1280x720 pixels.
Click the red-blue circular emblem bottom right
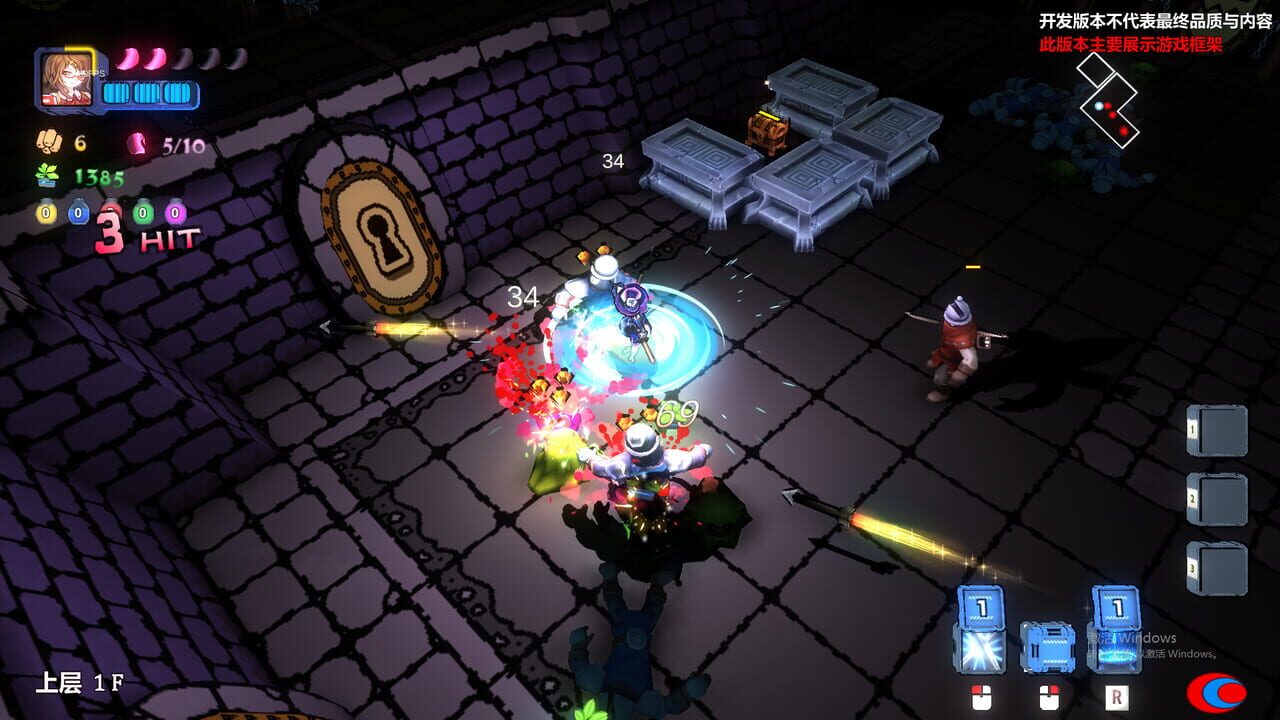[x=1216, y=693]
